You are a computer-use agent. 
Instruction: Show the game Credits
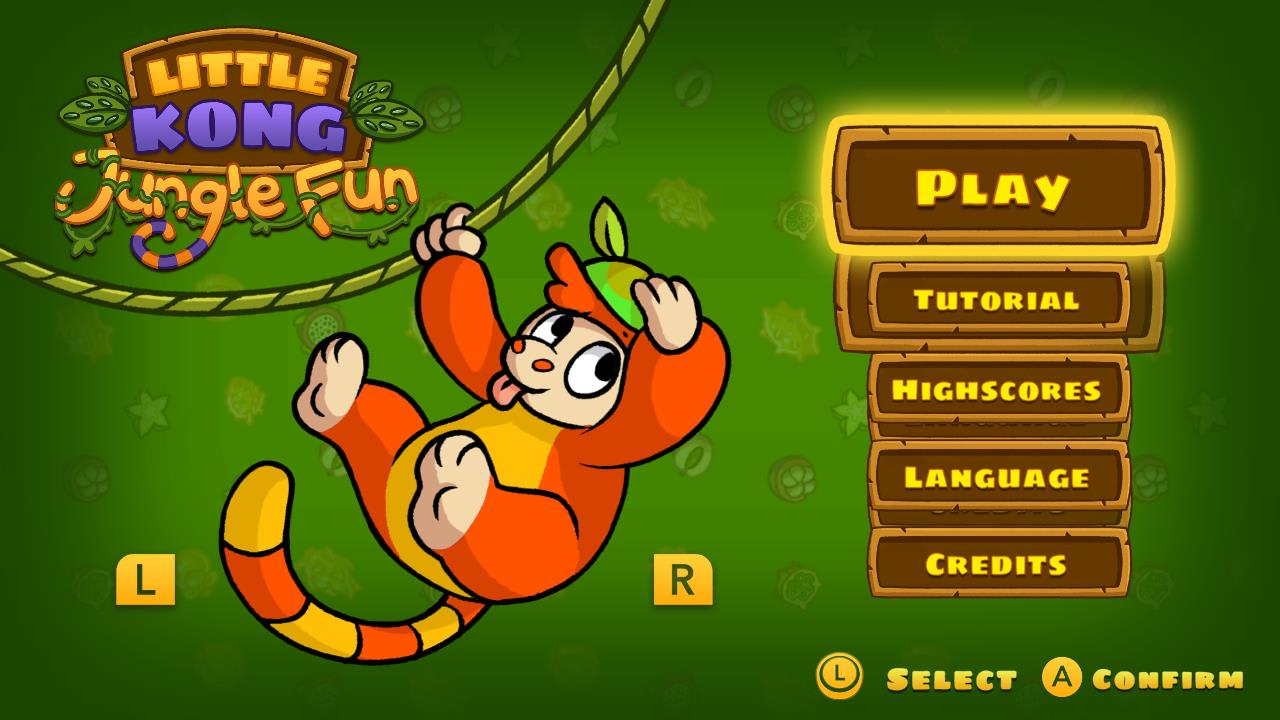pyautogui.click(x=997, y=563)
